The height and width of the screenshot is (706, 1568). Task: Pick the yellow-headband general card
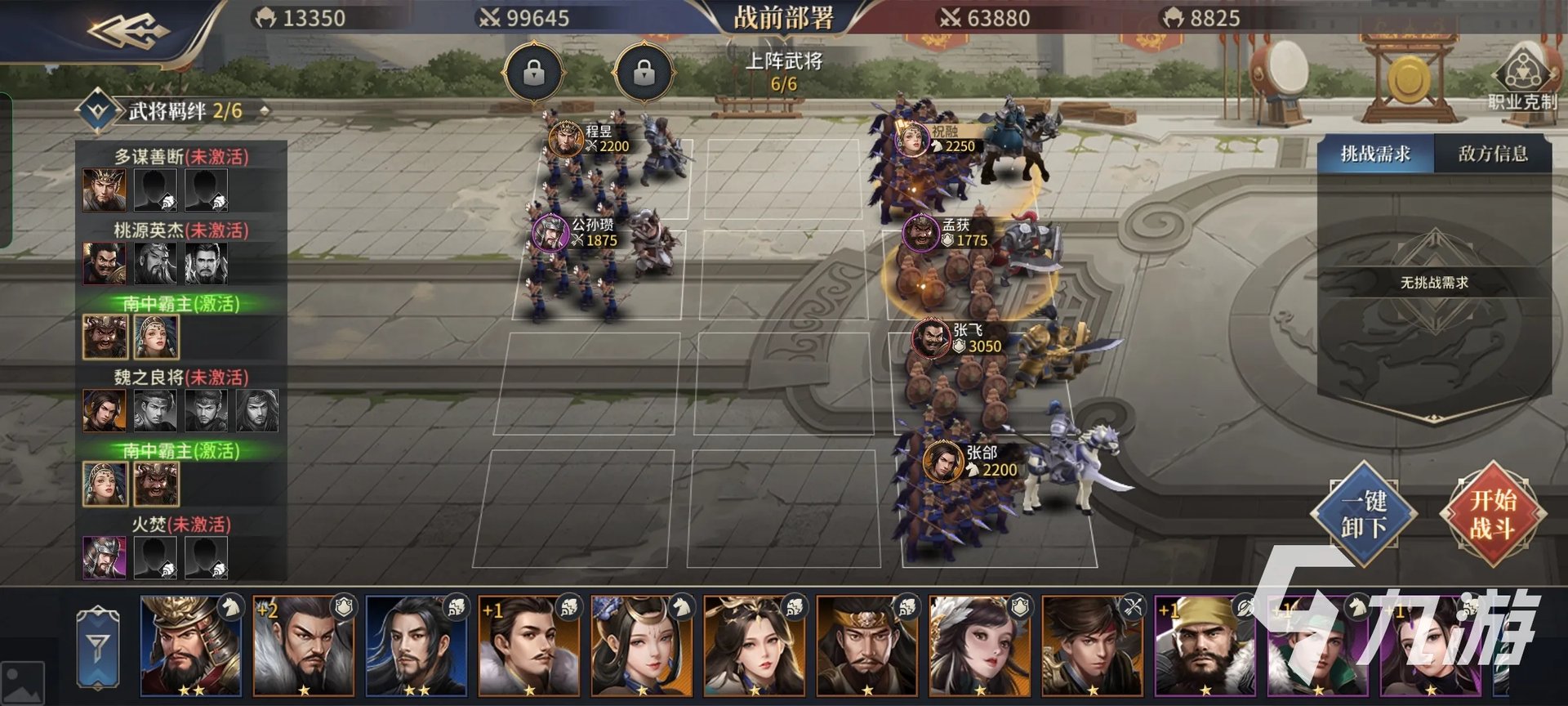point(1204,646)
